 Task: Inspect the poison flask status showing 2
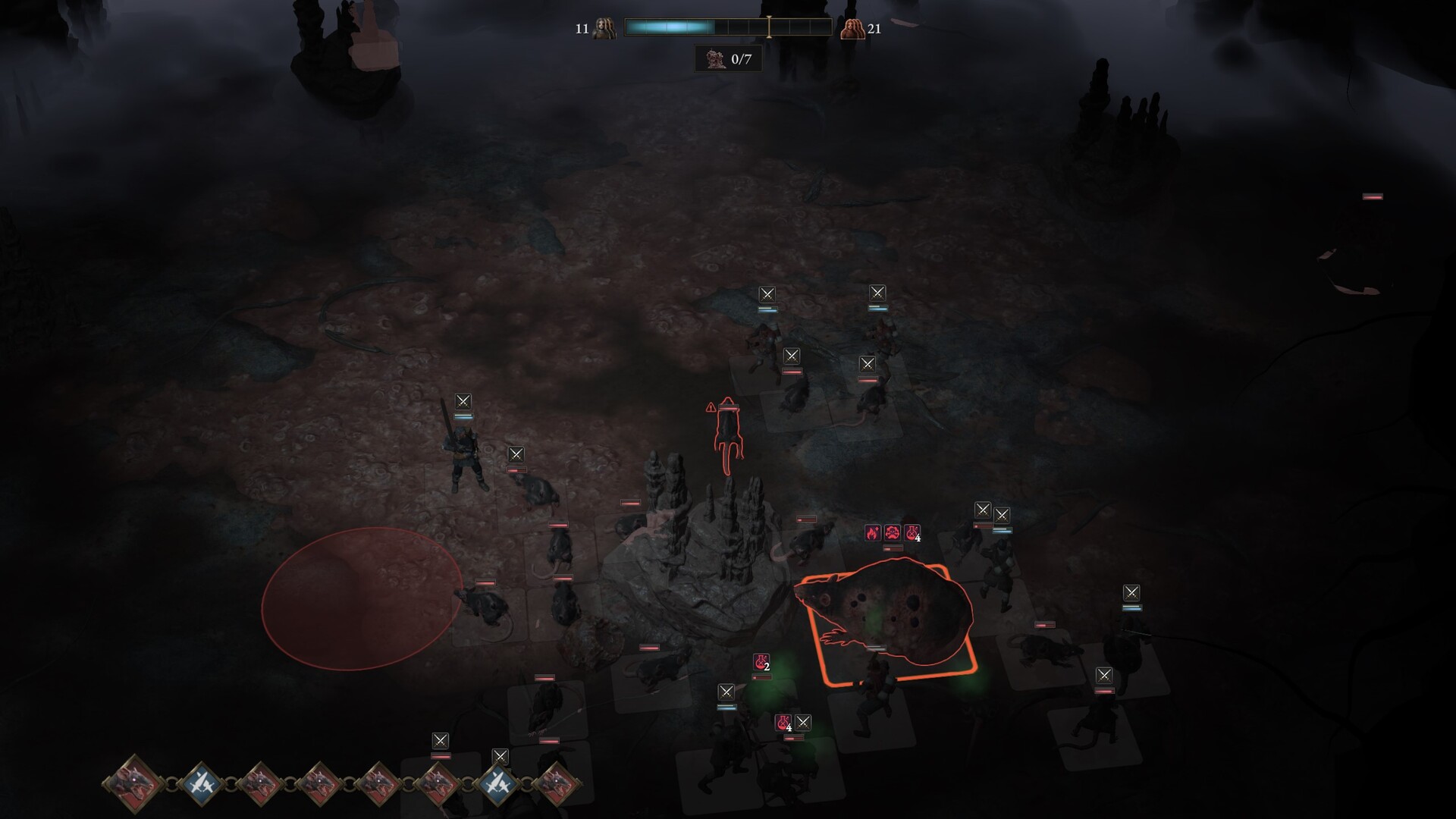click(761, 662)
